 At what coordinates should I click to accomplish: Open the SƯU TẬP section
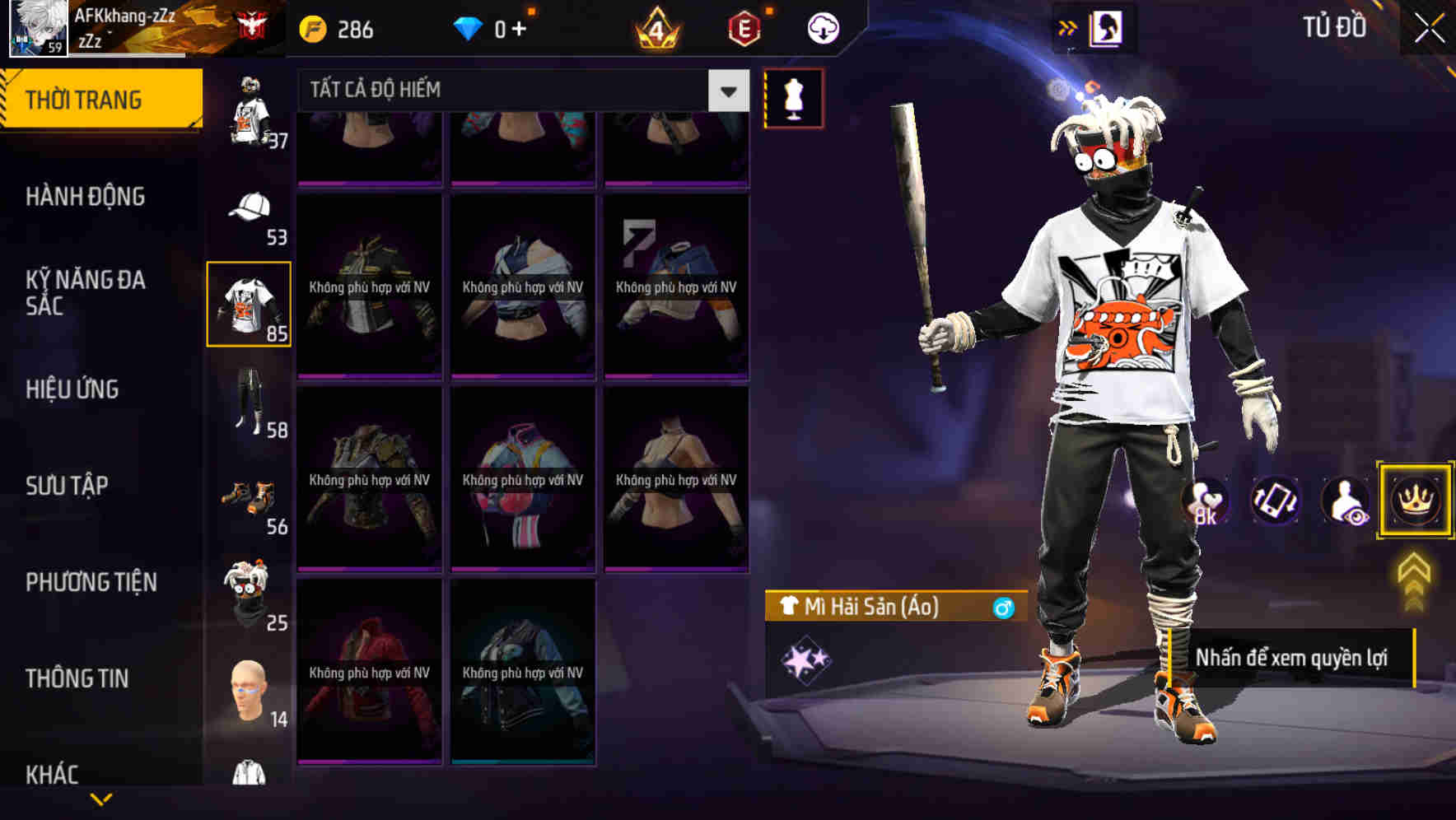68,486
